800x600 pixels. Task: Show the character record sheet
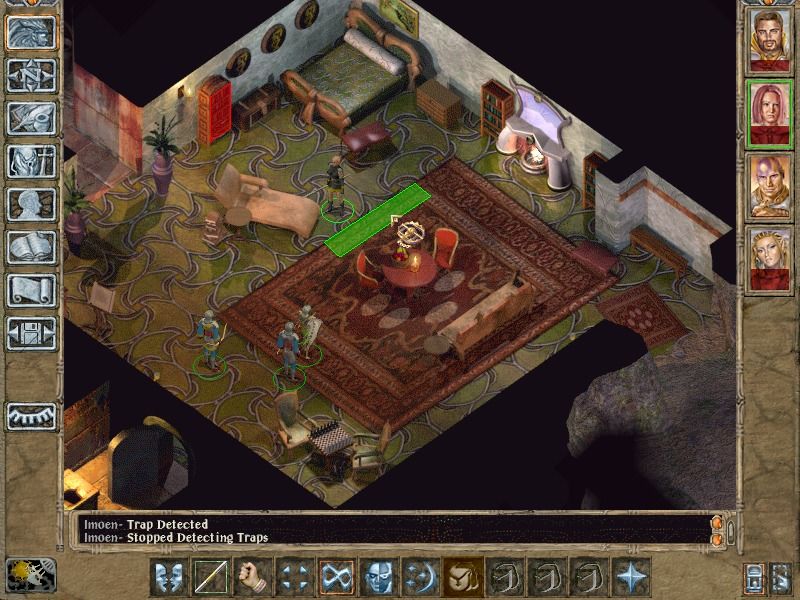click(30, 204)
